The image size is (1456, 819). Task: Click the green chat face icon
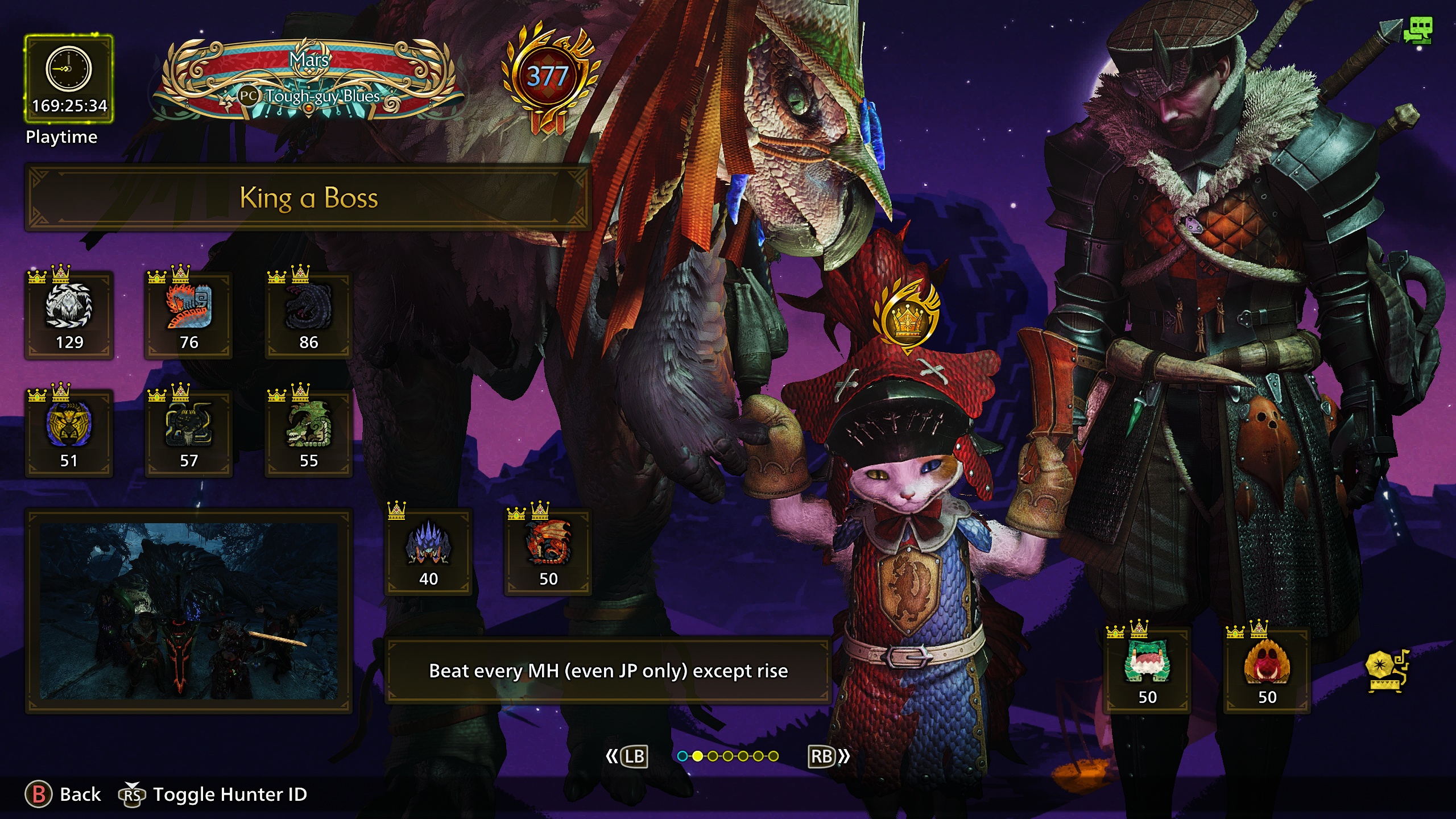pos(1418,31)
